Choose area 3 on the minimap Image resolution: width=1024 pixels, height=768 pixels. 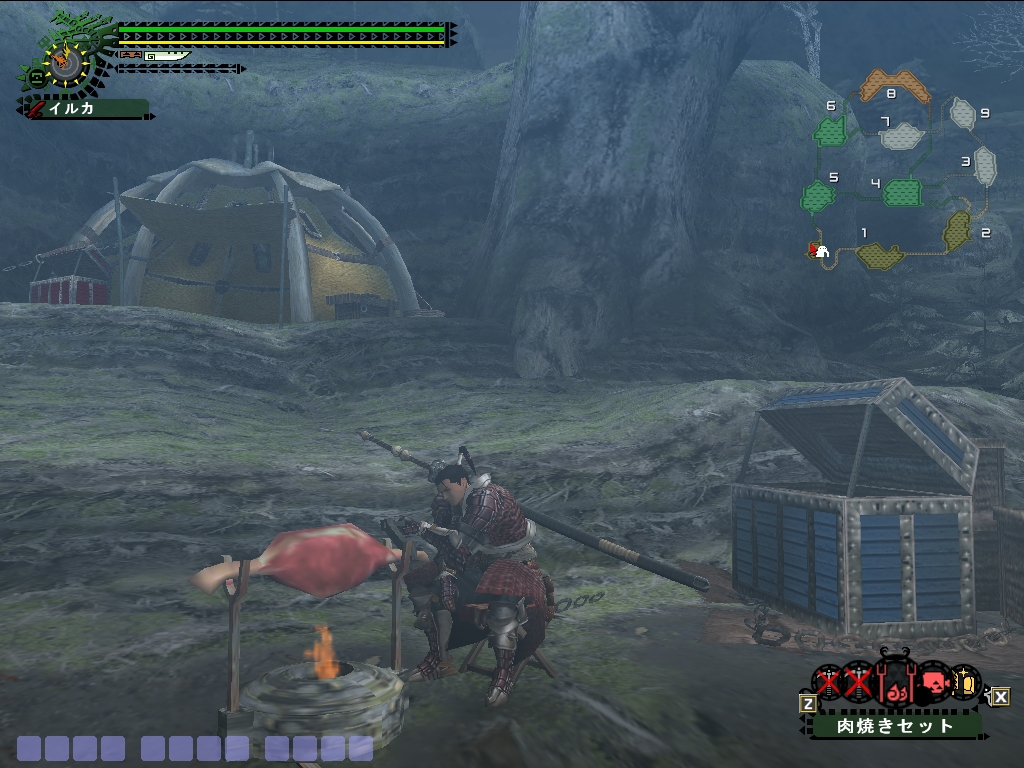(x=985, y=163)
